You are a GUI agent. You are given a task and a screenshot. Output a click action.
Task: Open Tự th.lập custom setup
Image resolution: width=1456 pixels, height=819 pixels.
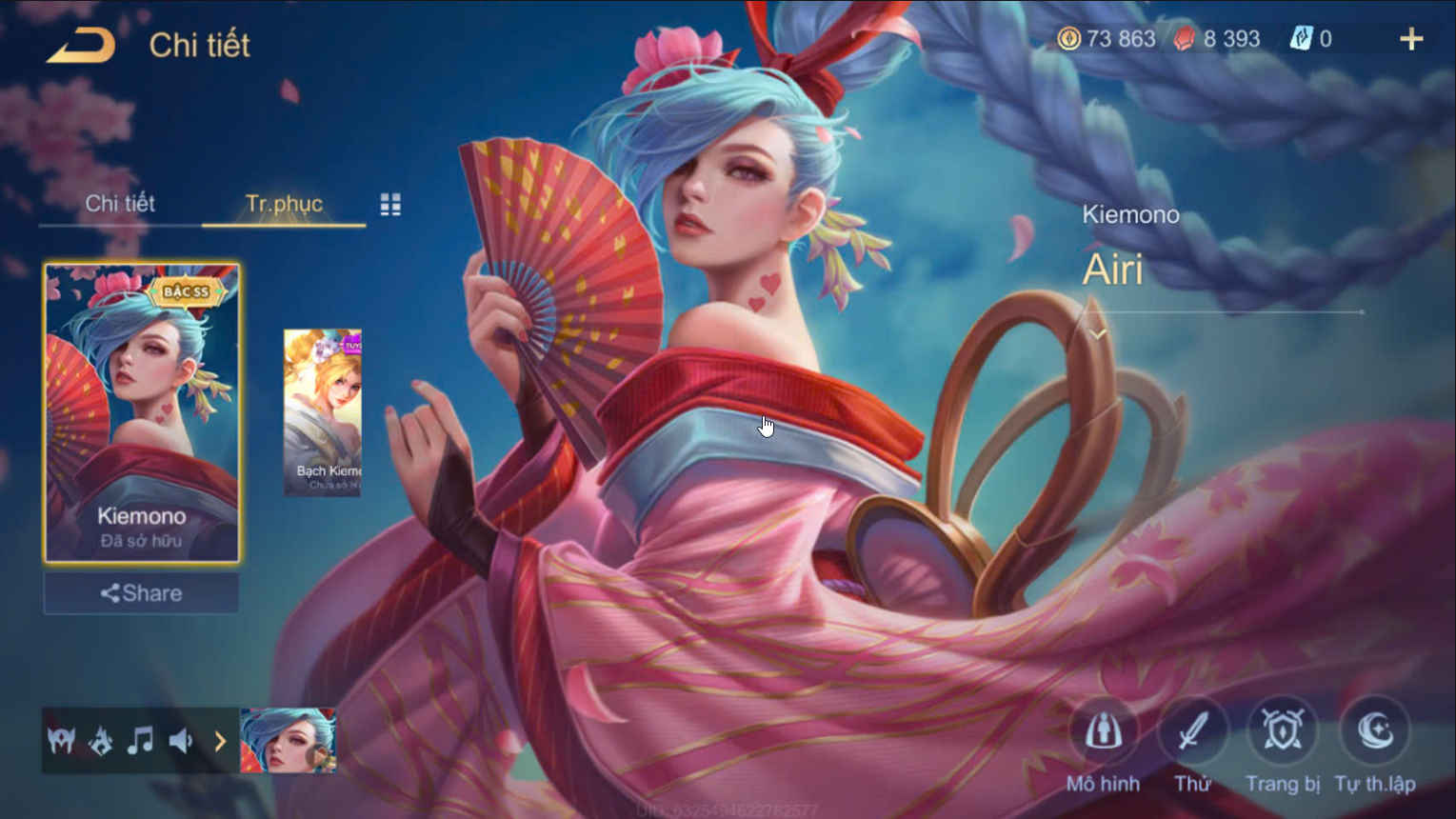click(x=1374, y=731)
